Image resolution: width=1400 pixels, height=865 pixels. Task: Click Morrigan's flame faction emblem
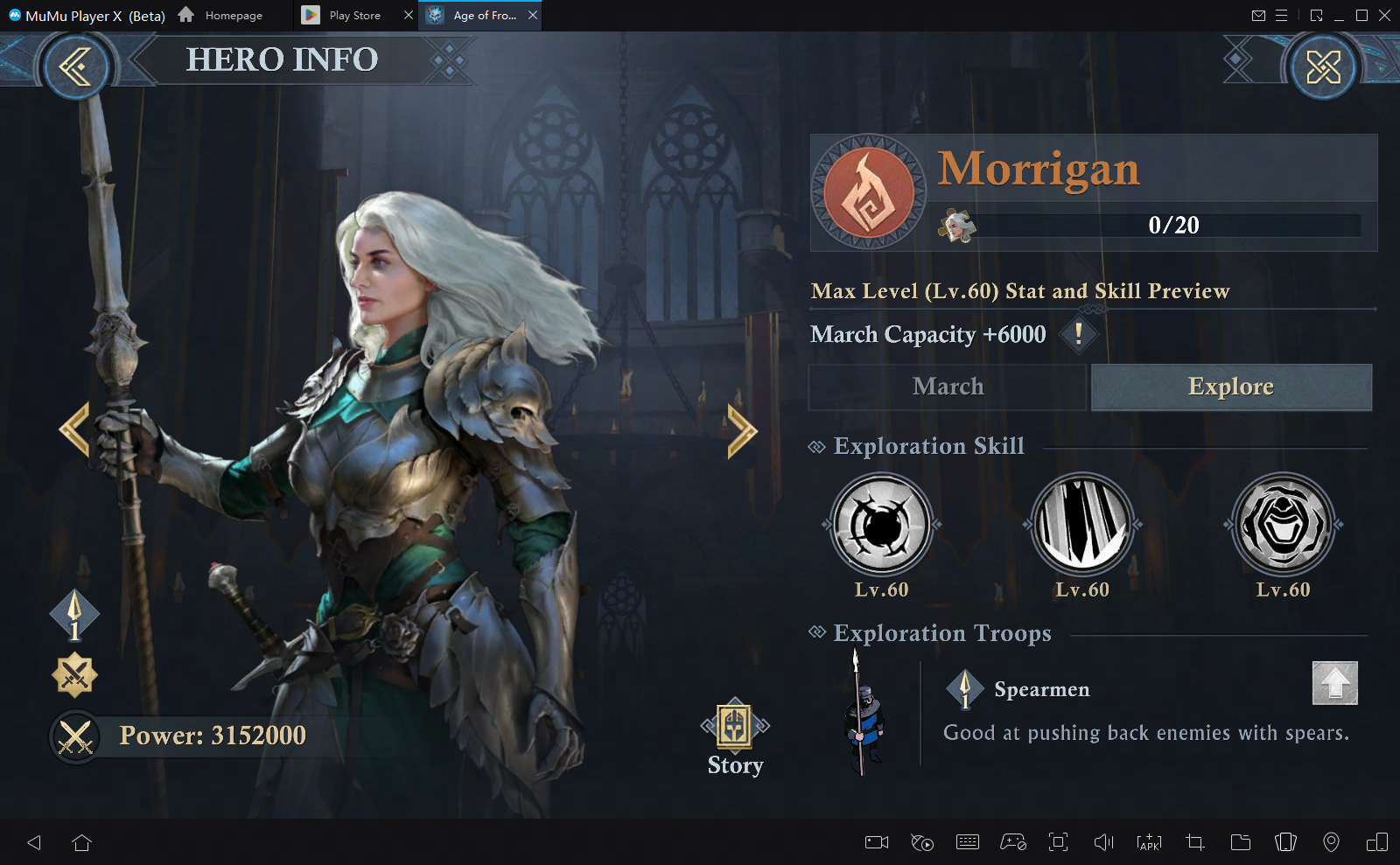pyautogui.click(x=870, y=192)
